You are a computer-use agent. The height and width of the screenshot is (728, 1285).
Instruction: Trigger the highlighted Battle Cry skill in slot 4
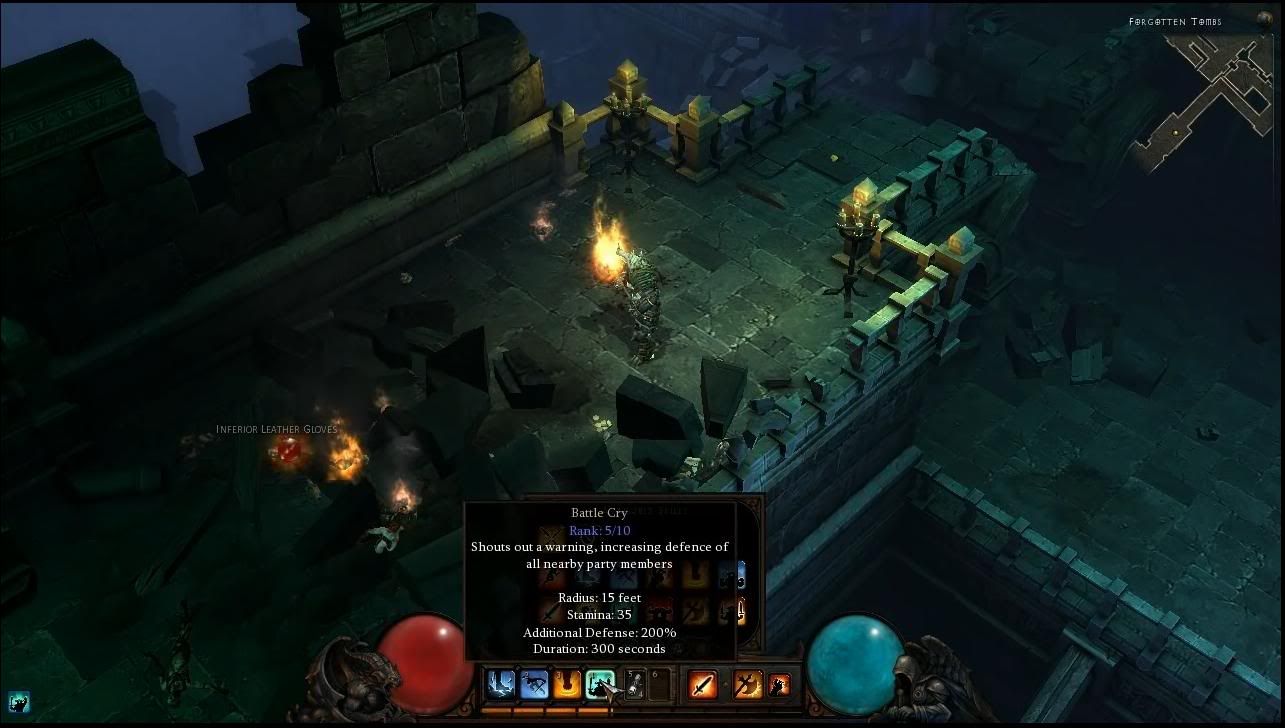pyautogui.click(x=600, y=684)
